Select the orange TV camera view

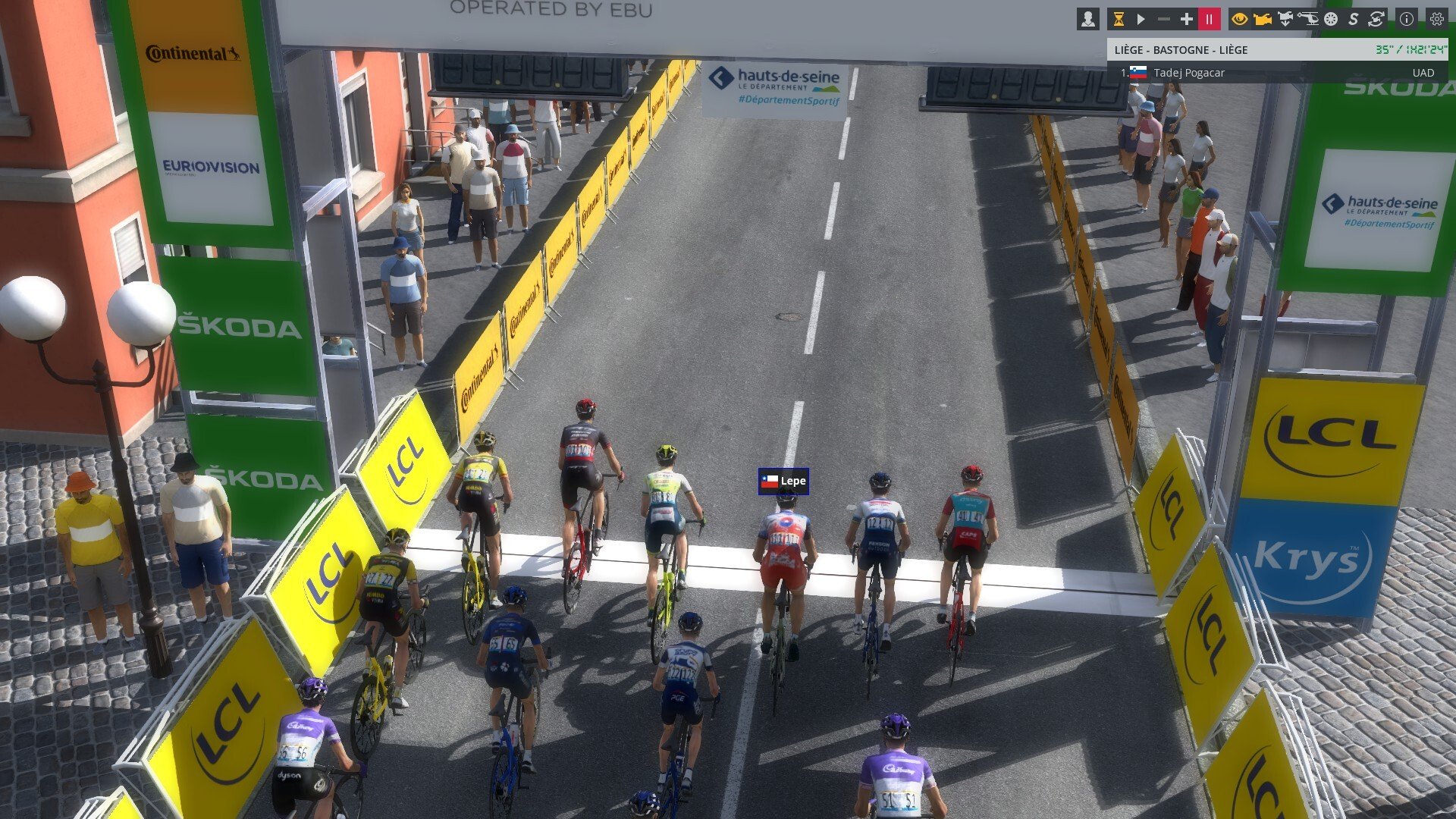(x=1263, y=19)
